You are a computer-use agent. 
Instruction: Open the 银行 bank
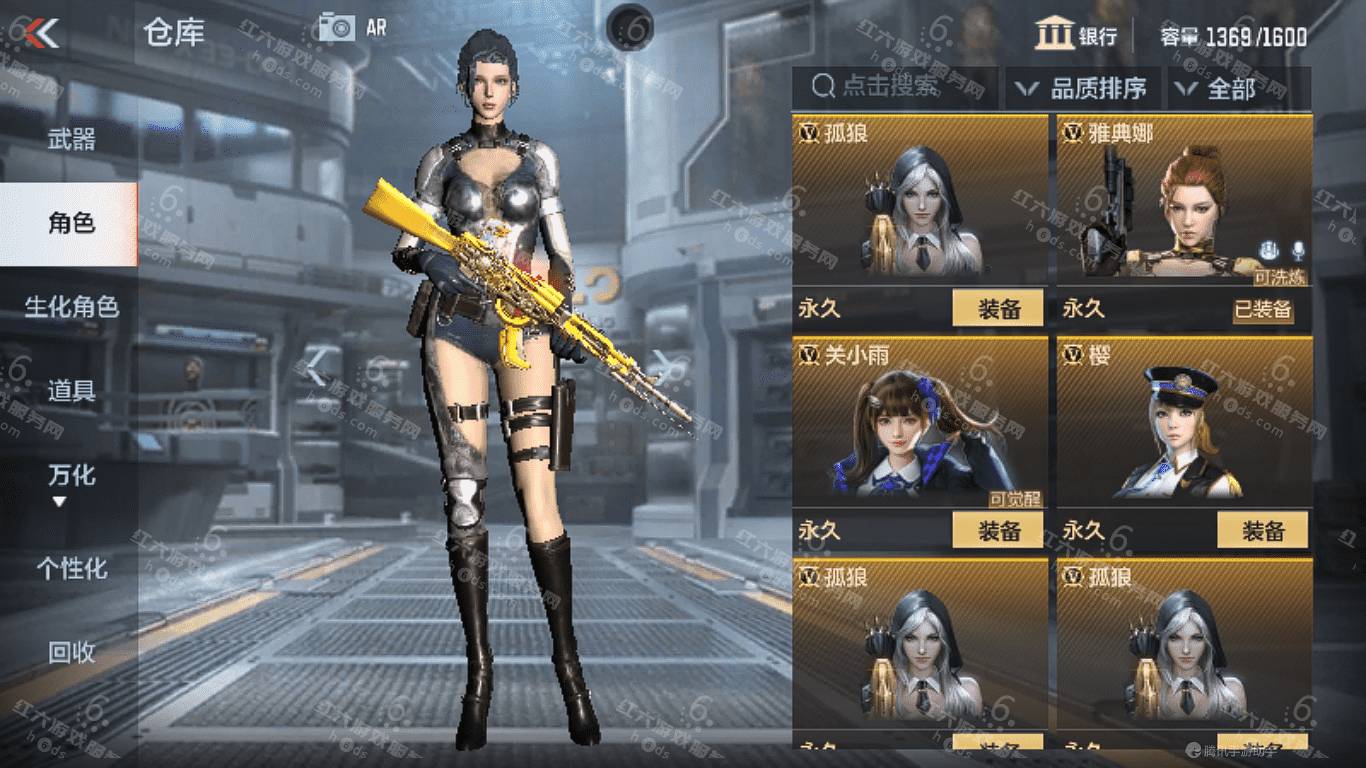[1076, 36]
